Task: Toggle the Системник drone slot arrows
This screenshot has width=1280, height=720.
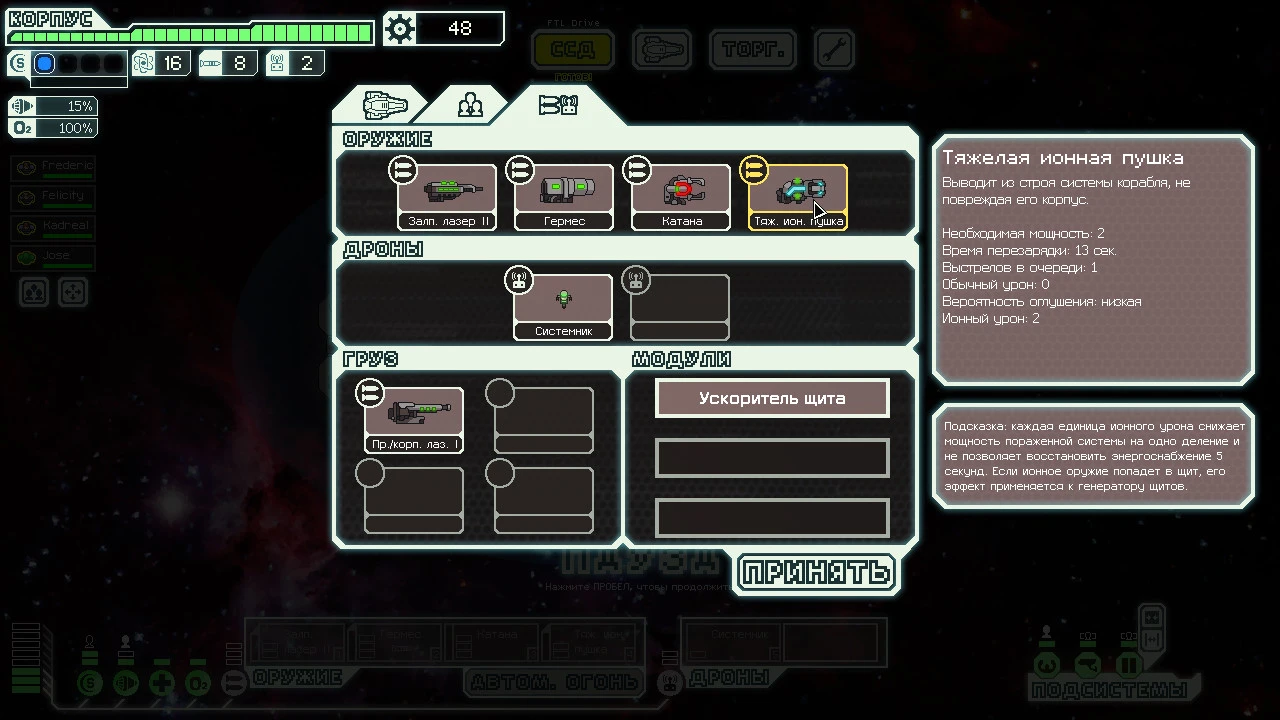Action: (519, 280)
